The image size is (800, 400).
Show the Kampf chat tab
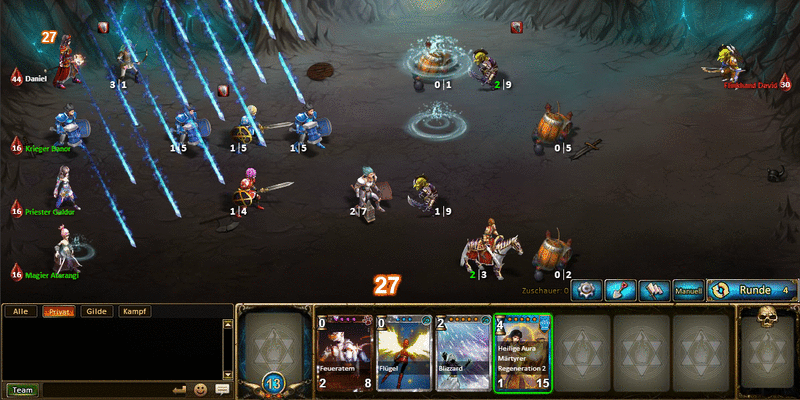(134, 312)
